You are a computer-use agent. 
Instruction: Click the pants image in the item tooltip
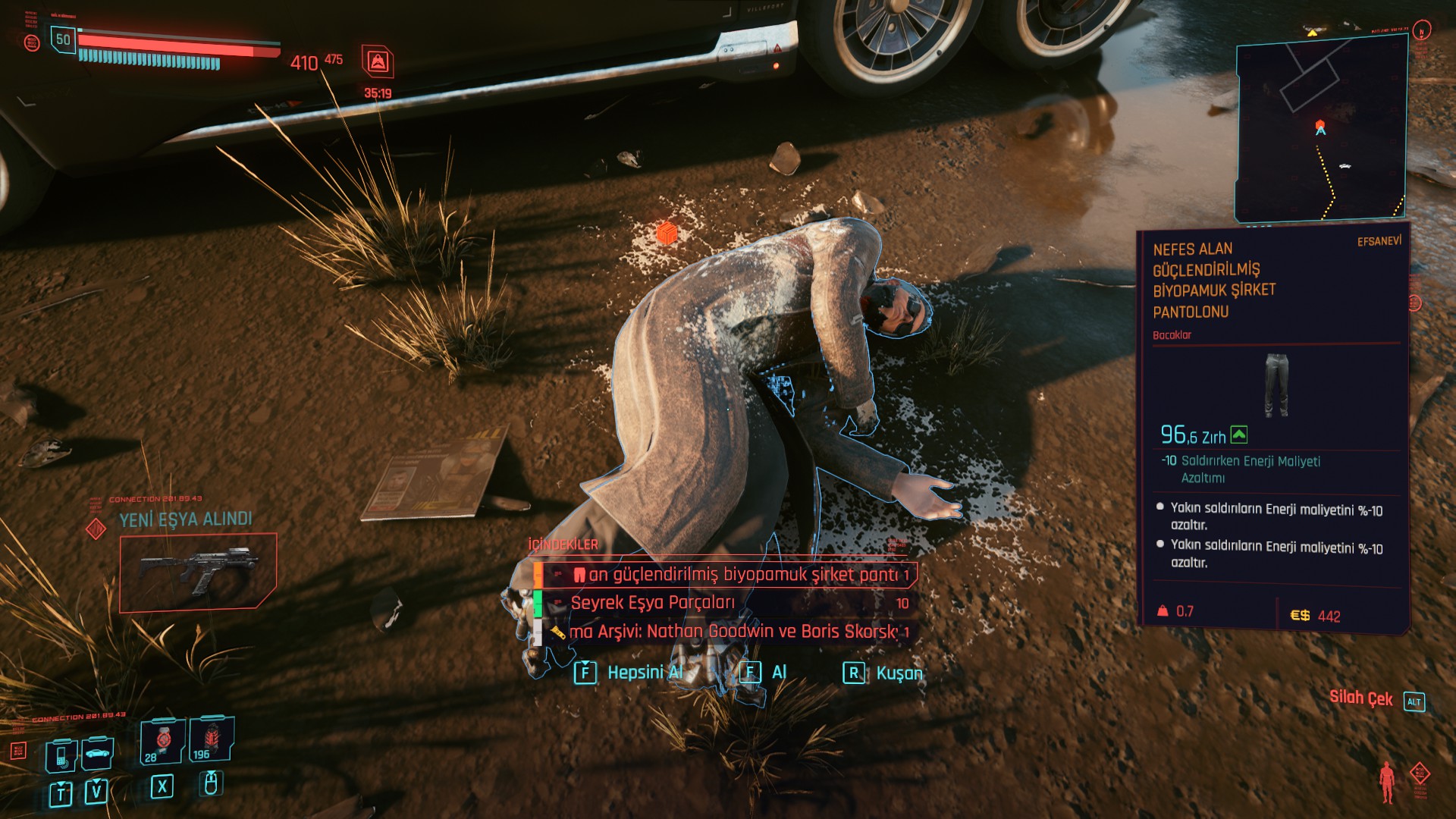[1276, 384]
